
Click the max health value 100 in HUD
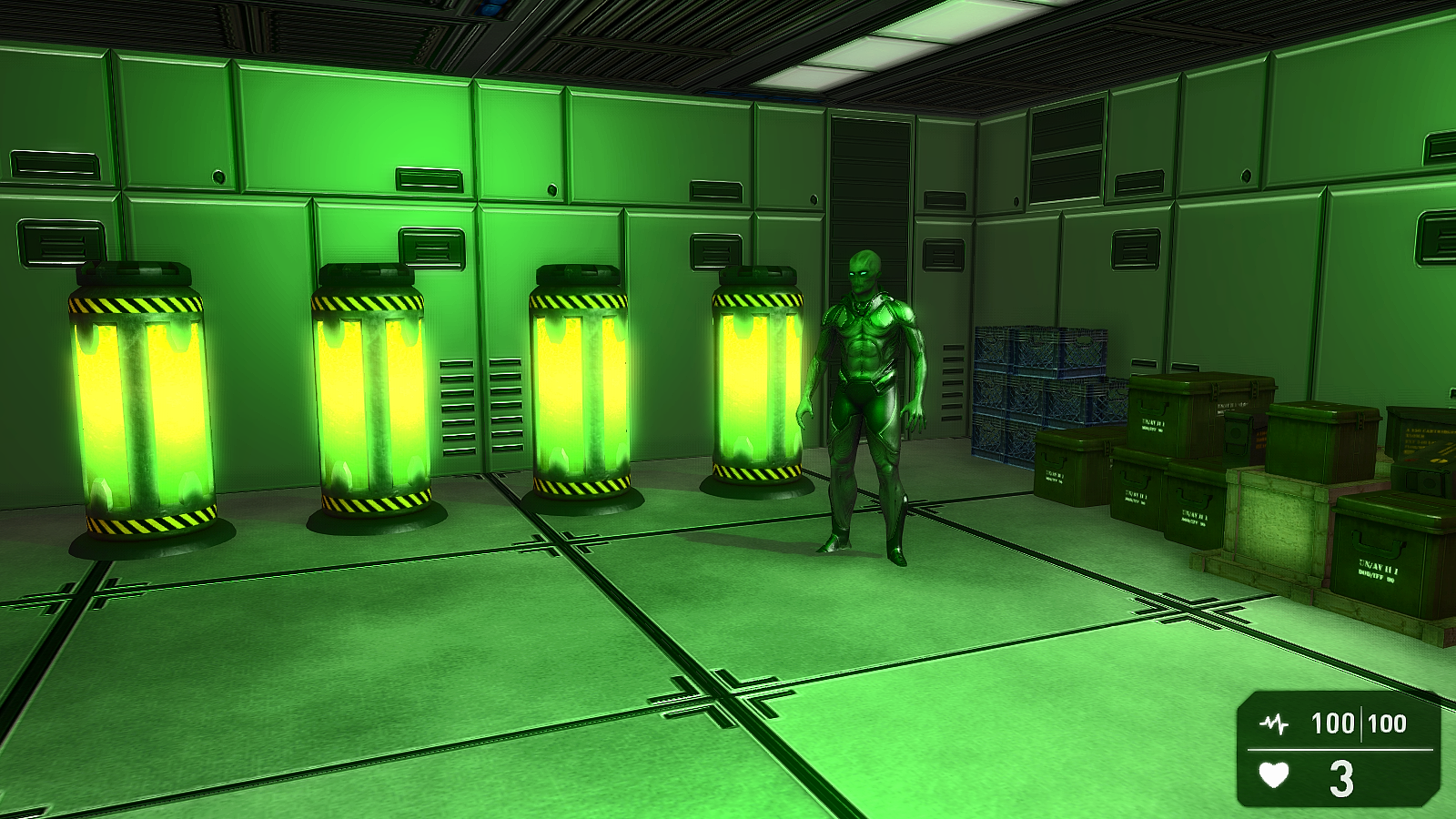click(1387, 722)
